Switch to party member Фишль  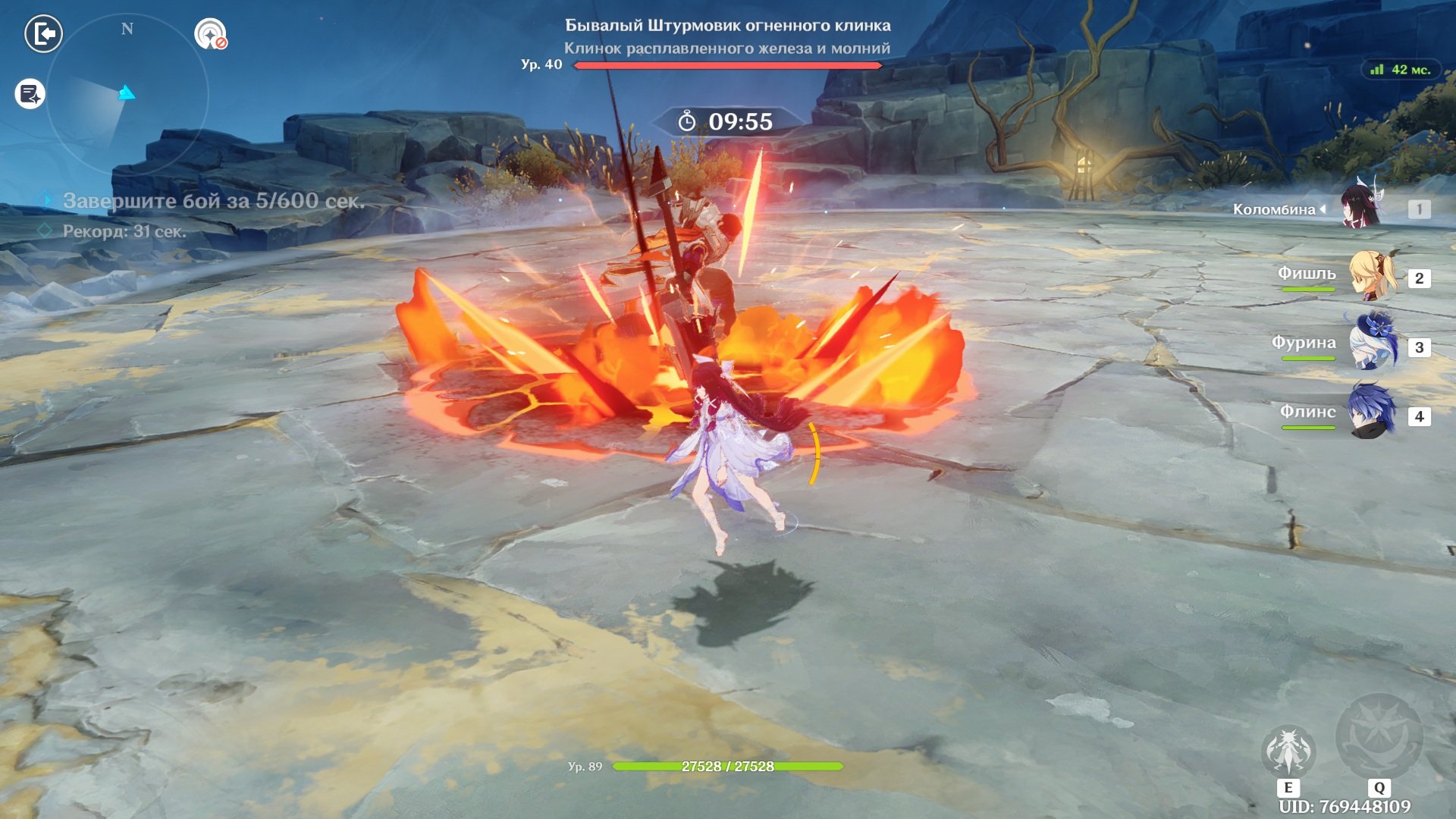coord(1371,276)
